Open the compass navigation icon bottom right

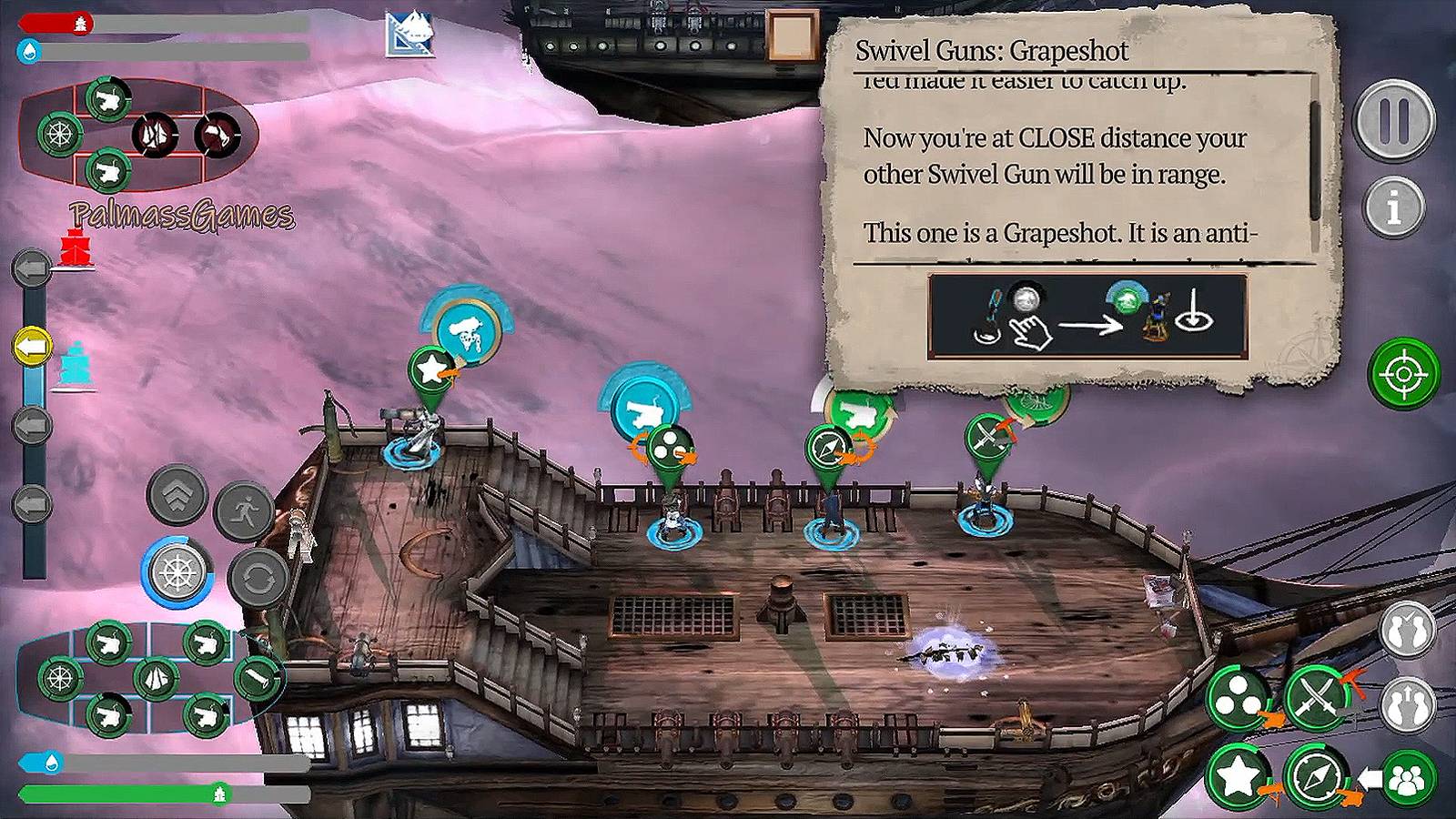pyautogui.click(x=1313, y=775)
